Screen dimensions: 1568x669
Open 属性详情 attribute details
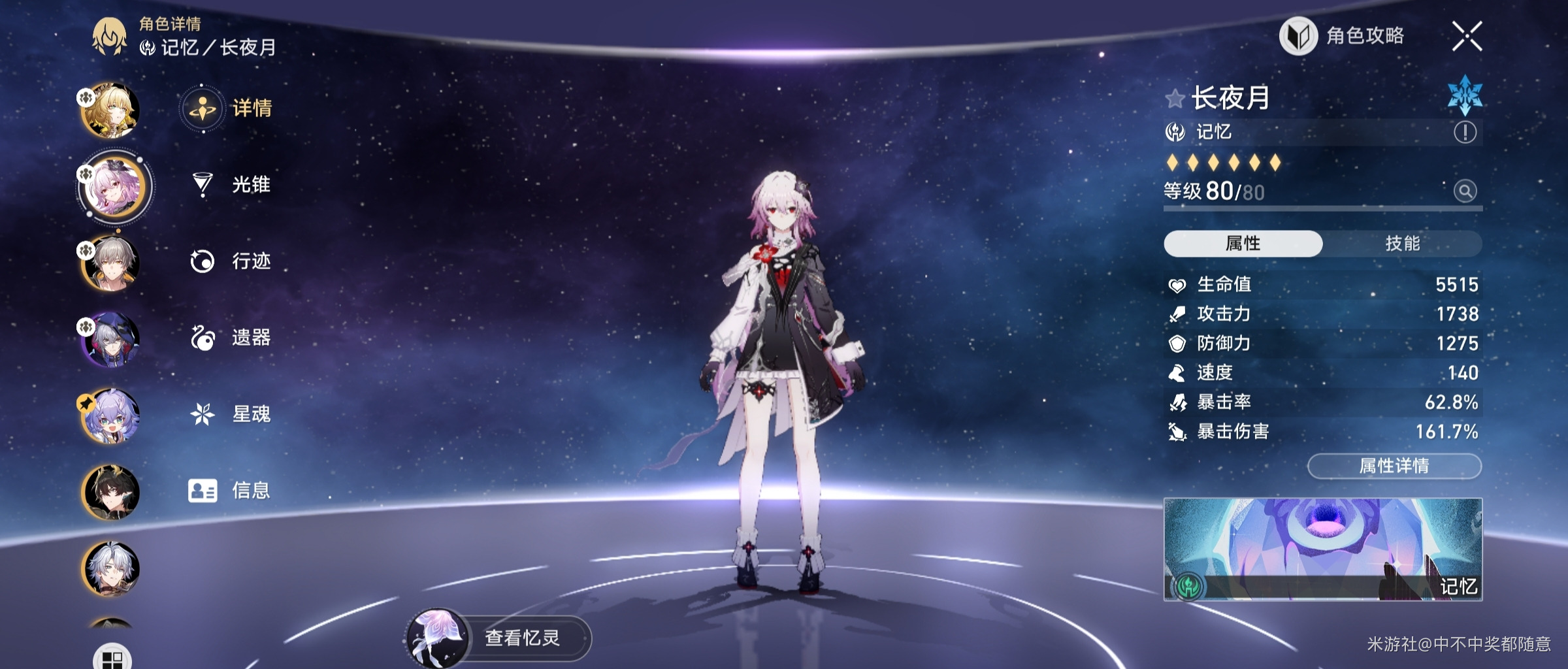click(x=1394, y=466)
